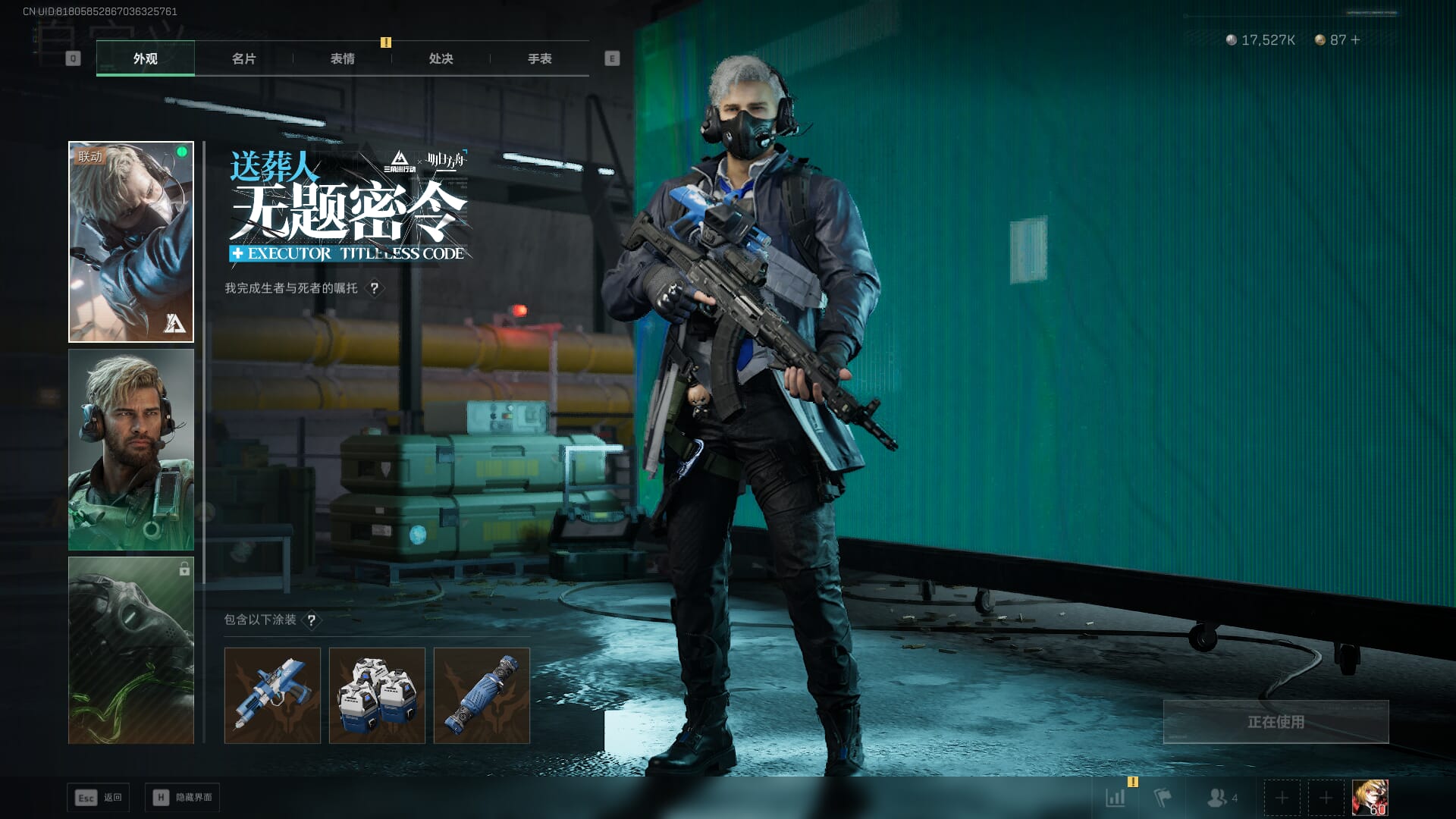Go to the 处决 execution tab
This screenshot has height=819, width=1456.
point(441,58)
